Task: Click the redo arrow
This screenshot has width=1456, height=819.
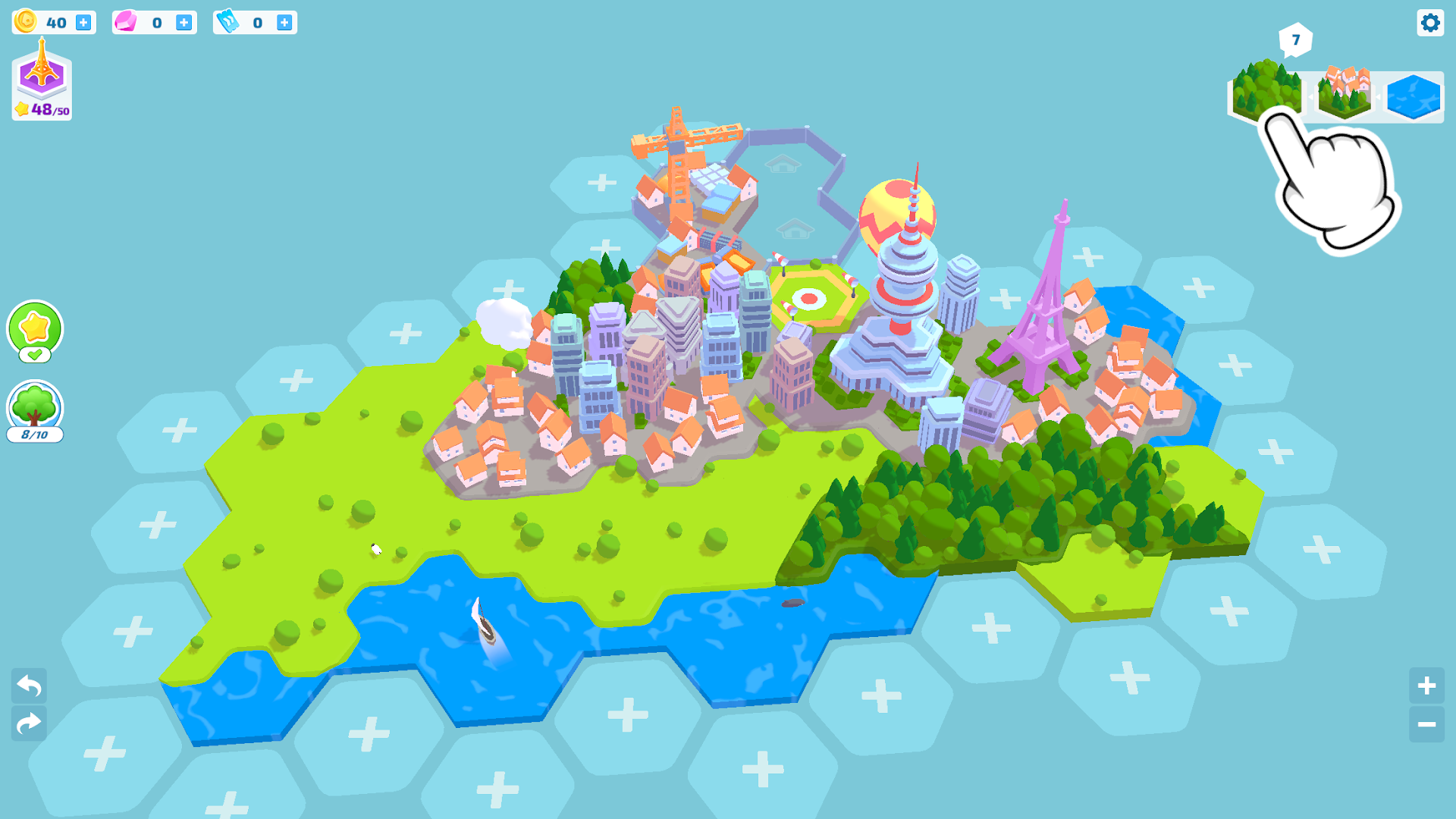Action: (x=28, y=722)
